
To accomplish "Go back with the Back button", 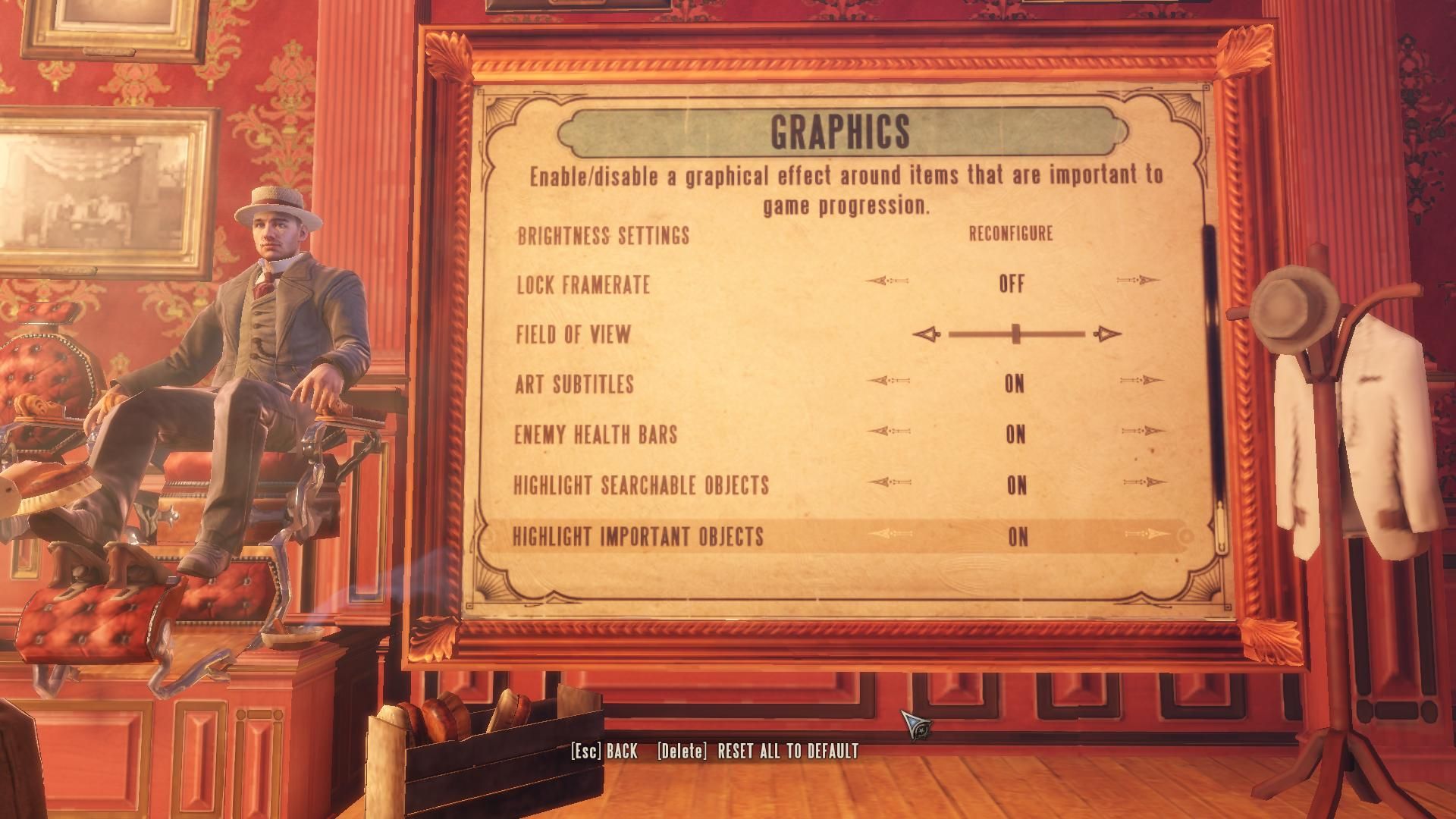I will [604, 751].
